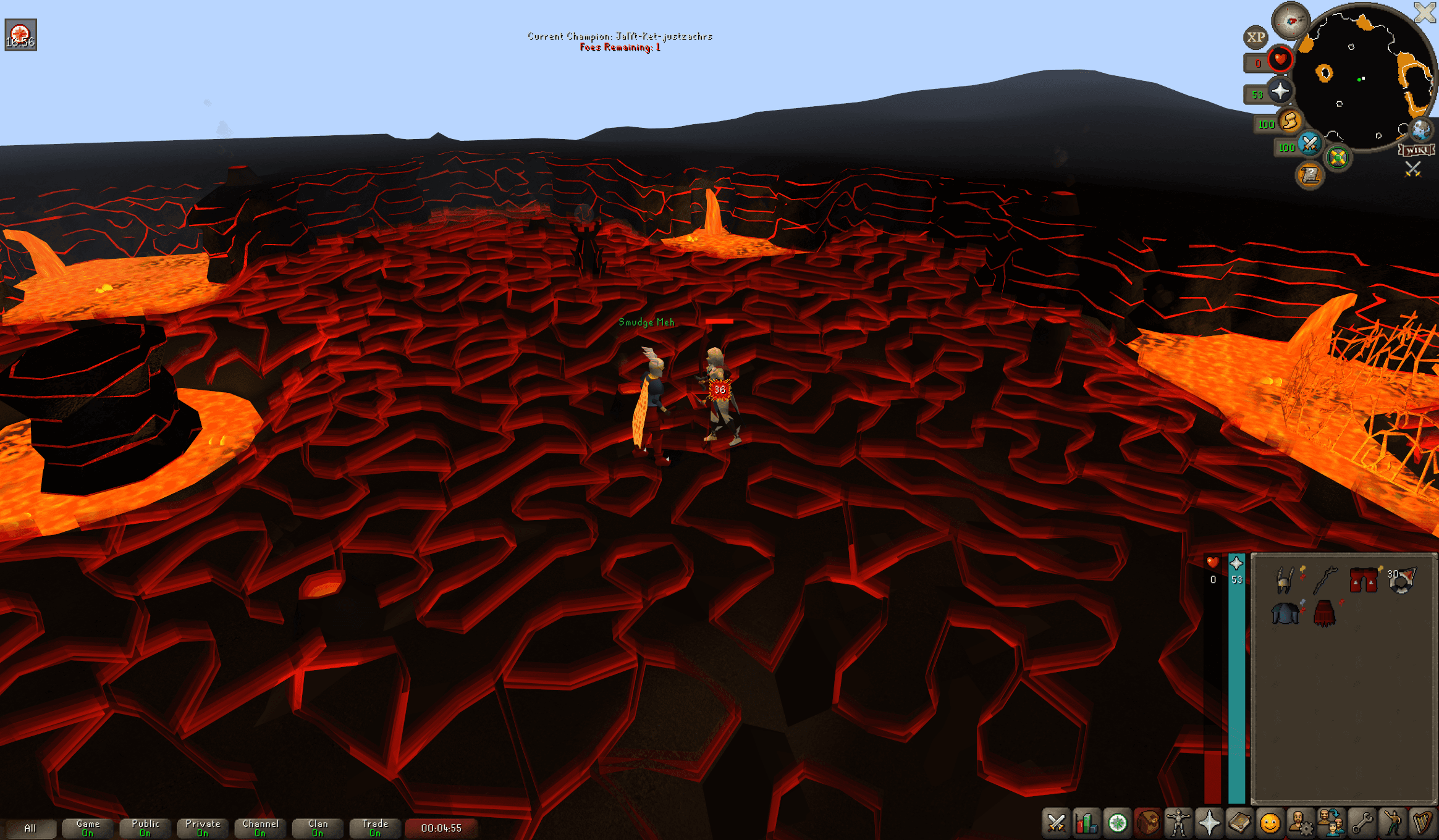Open the Music Player harp tab
This screenshot has height=840, width=1439.
click(1422, 823)
